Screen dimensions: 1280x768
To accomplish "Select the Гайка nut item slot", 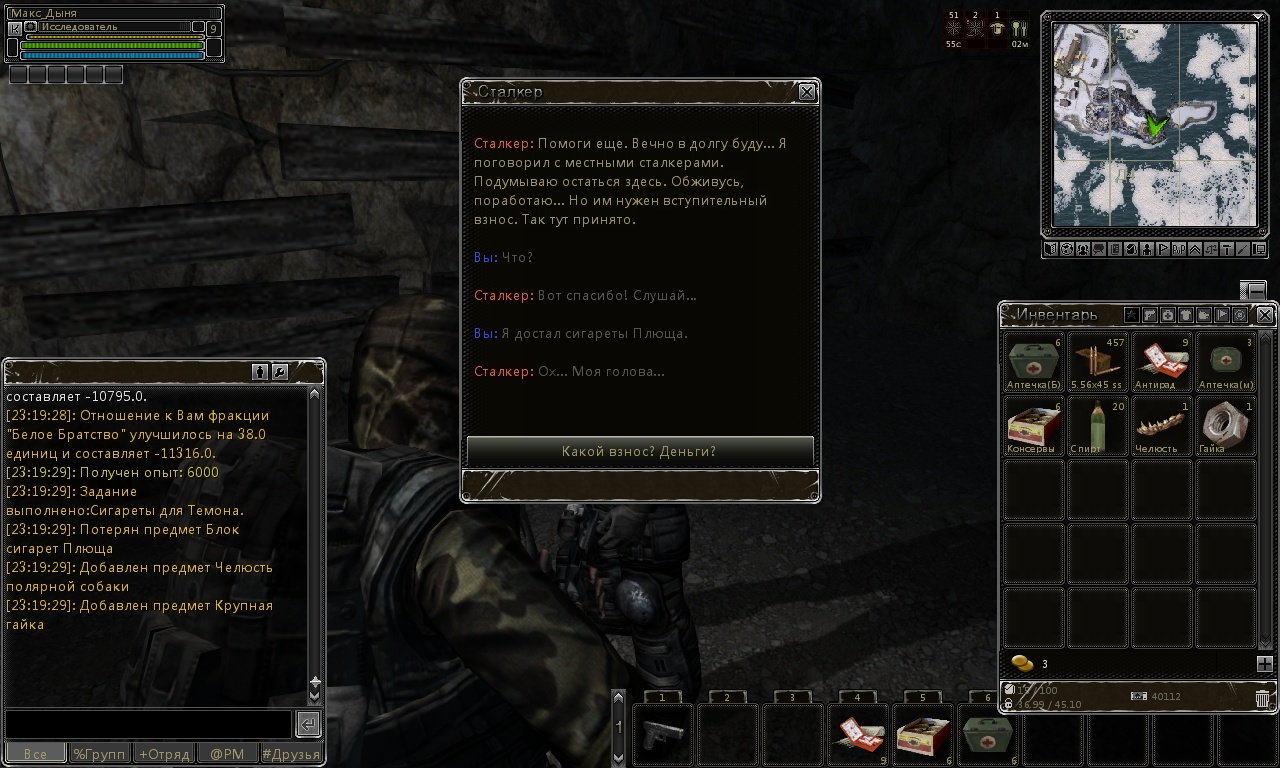I will click(1225, 425).
